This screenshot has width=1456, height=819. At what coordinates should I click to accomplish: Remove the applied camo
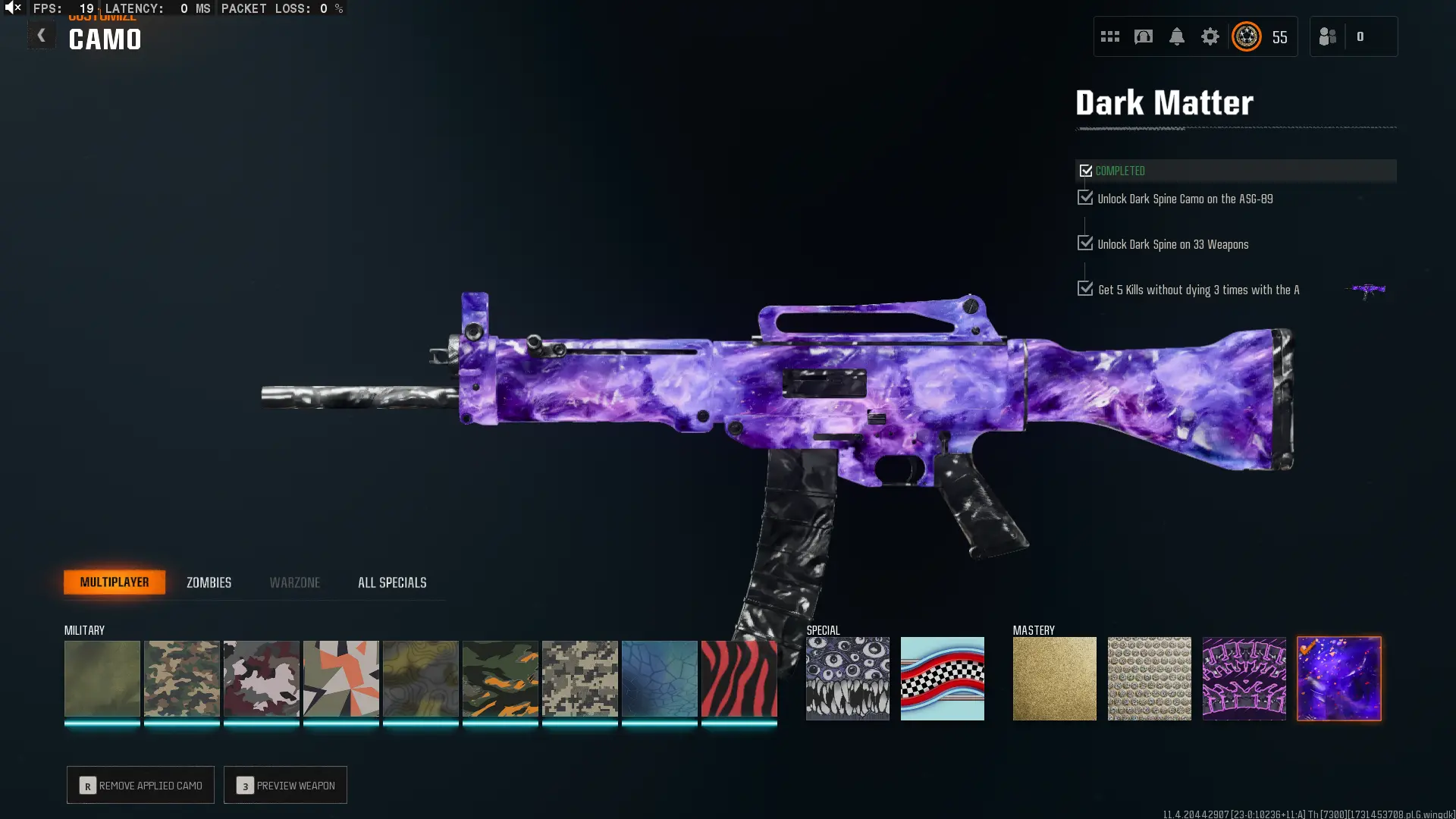141,786
